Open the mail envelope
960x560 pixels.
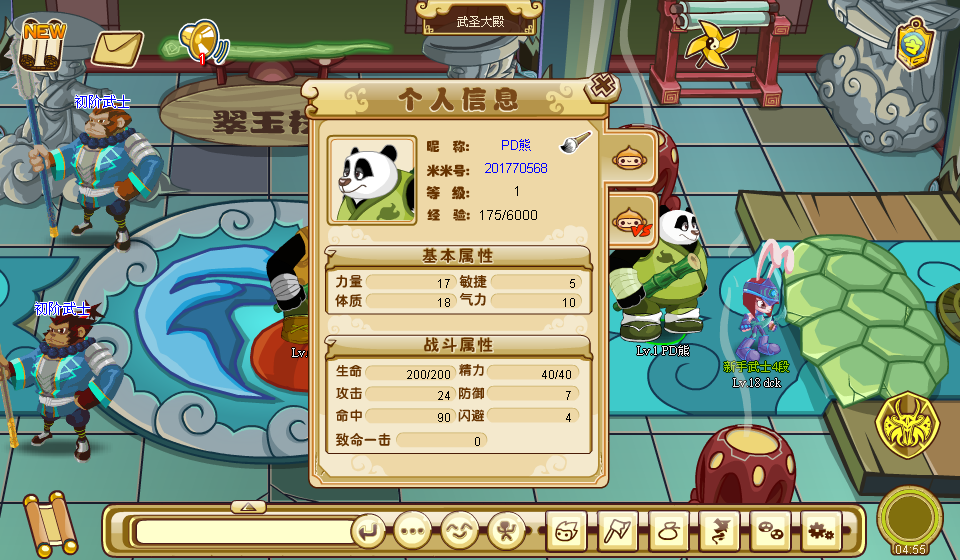click(x=117, y=47)
